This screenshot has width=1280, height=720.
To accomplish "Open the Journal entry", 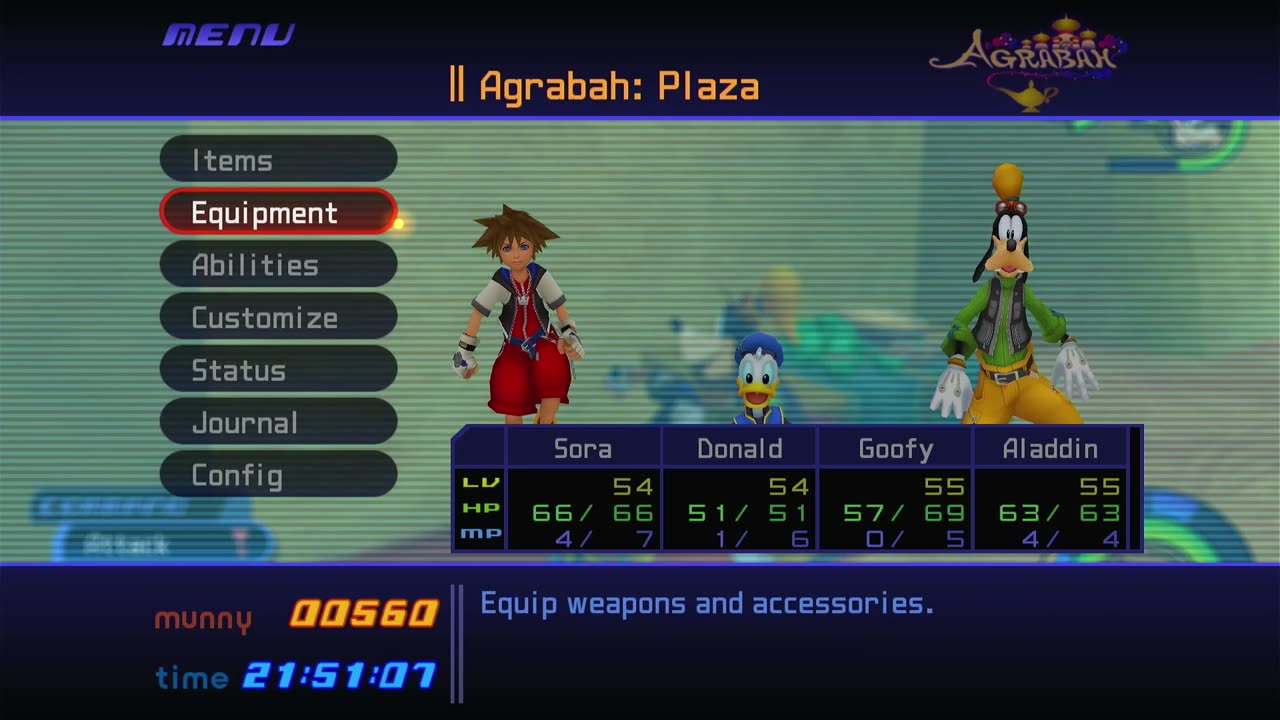I will [x=278, y=423].
